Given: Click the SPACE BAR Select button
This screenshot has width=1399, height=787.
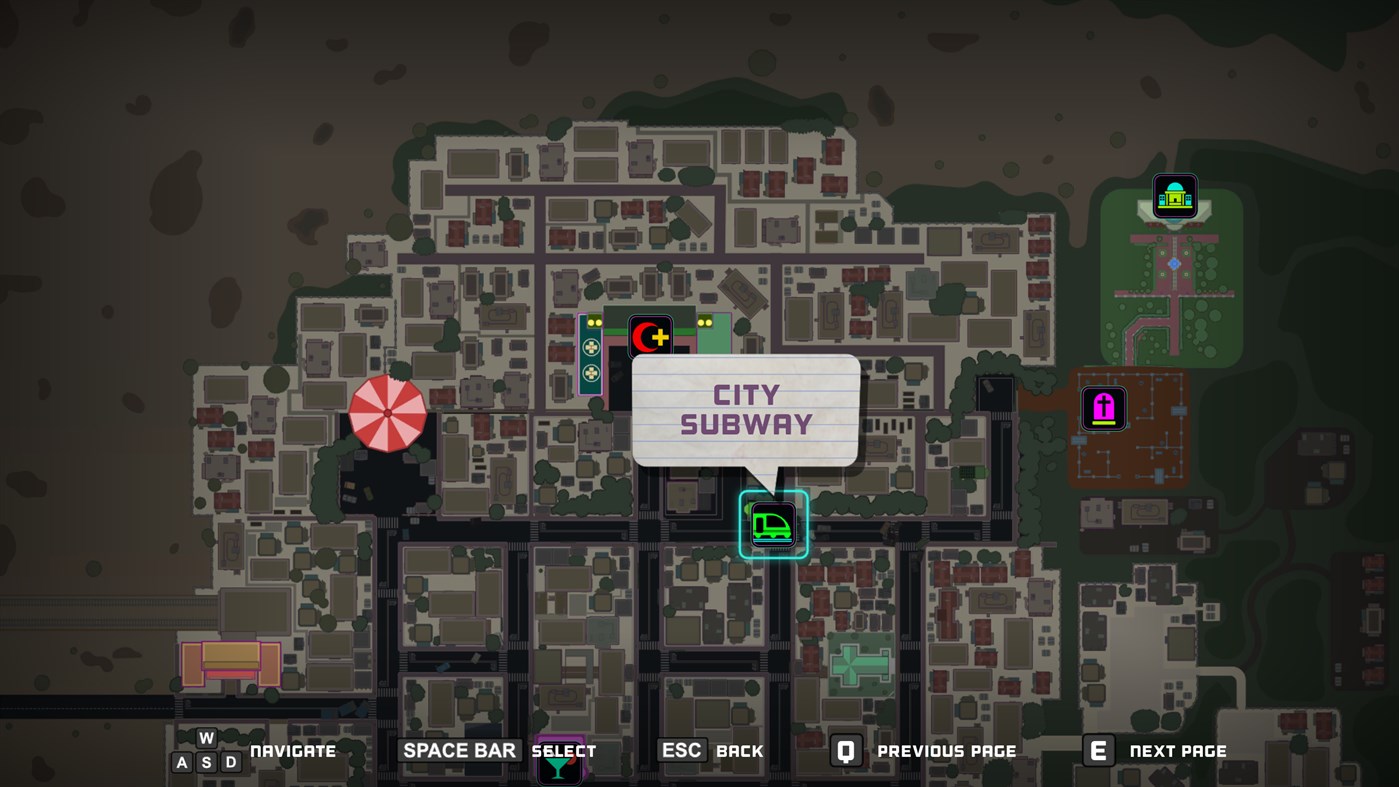Looking at the screenshot, I should click(x=458, y=749).
